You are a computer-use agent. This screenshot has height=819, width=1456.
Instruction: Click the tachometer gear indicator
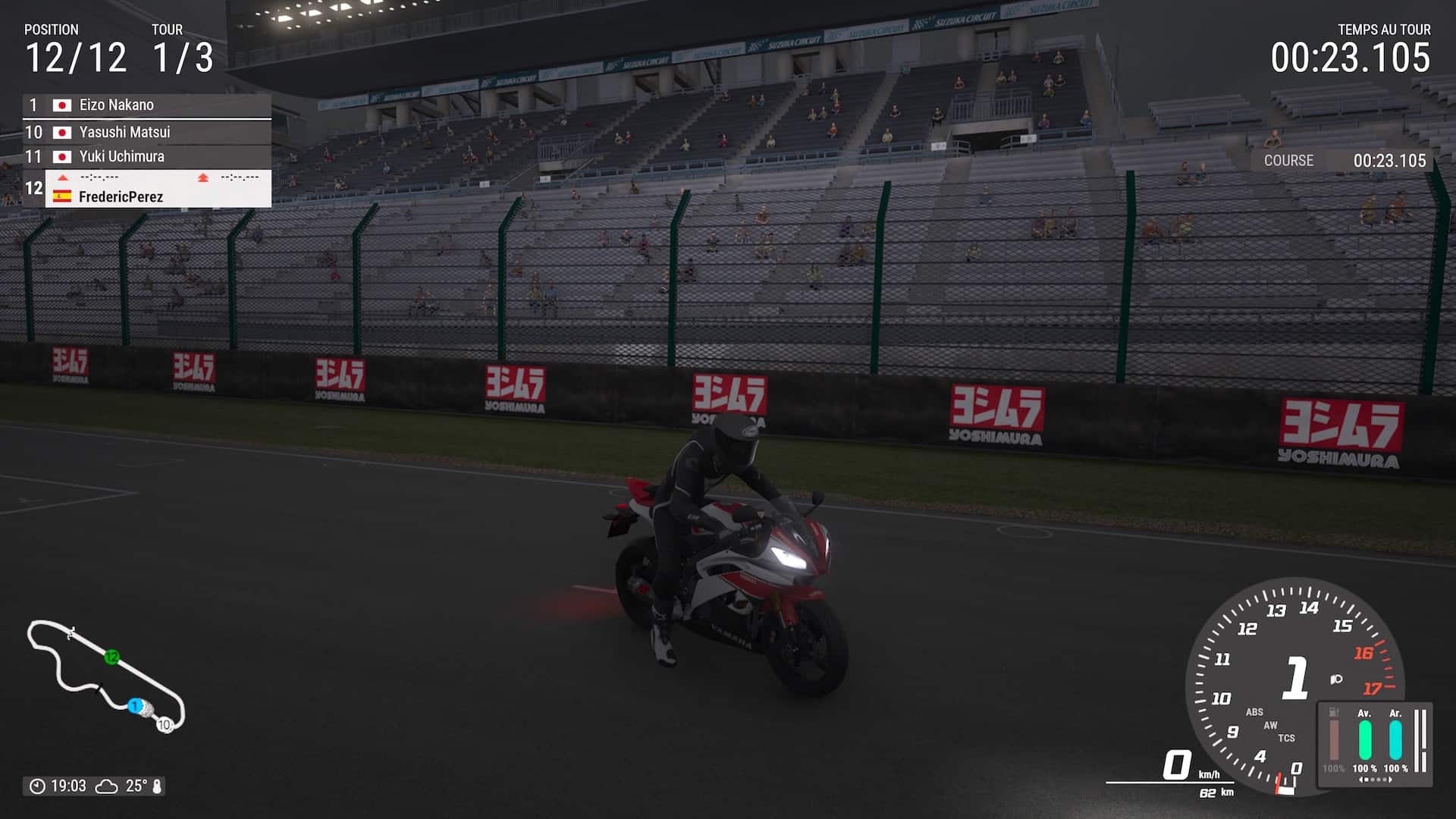click(x=1295, y=677)
